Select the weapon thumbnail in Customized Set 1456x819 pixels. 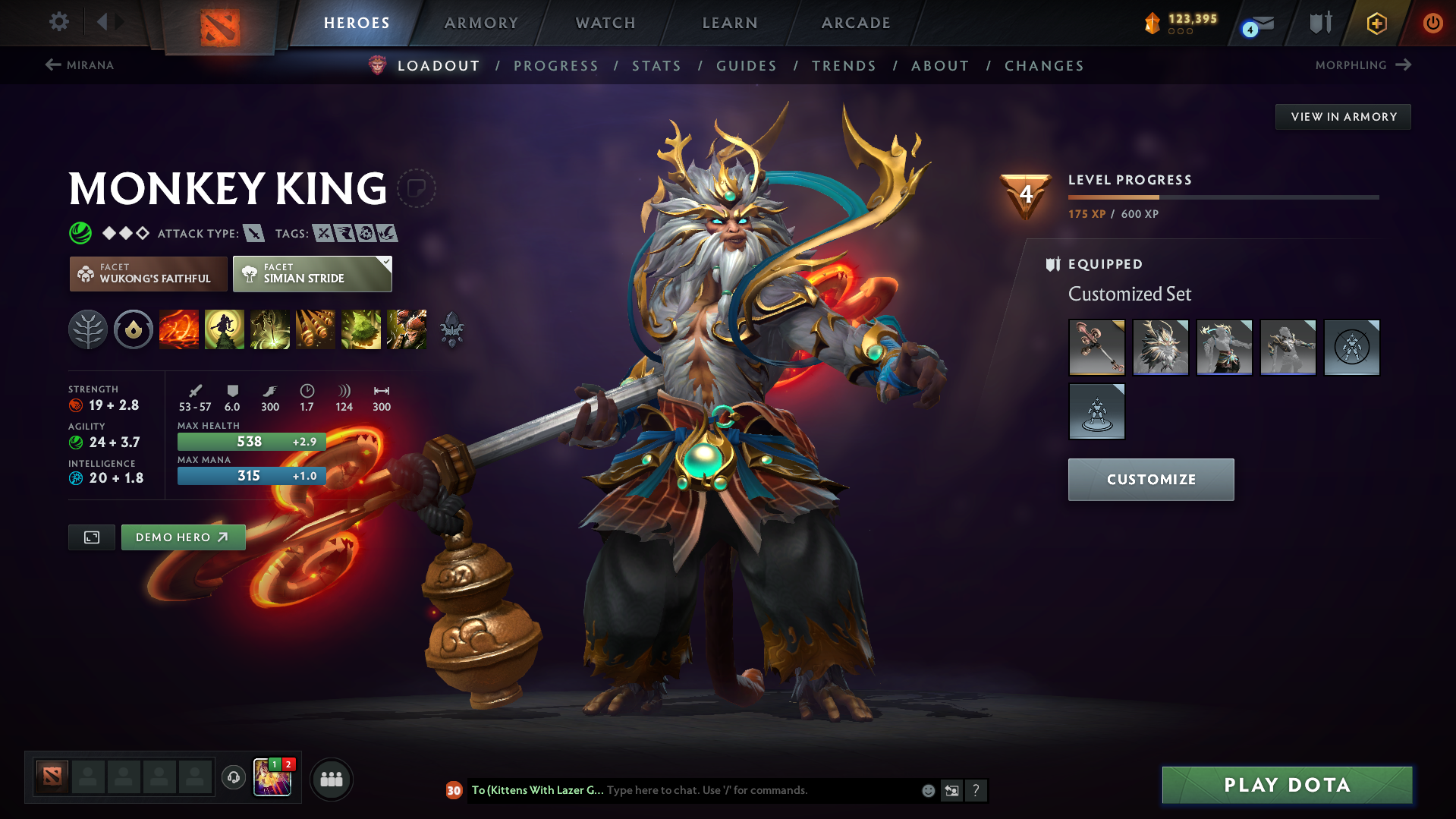1096,348
